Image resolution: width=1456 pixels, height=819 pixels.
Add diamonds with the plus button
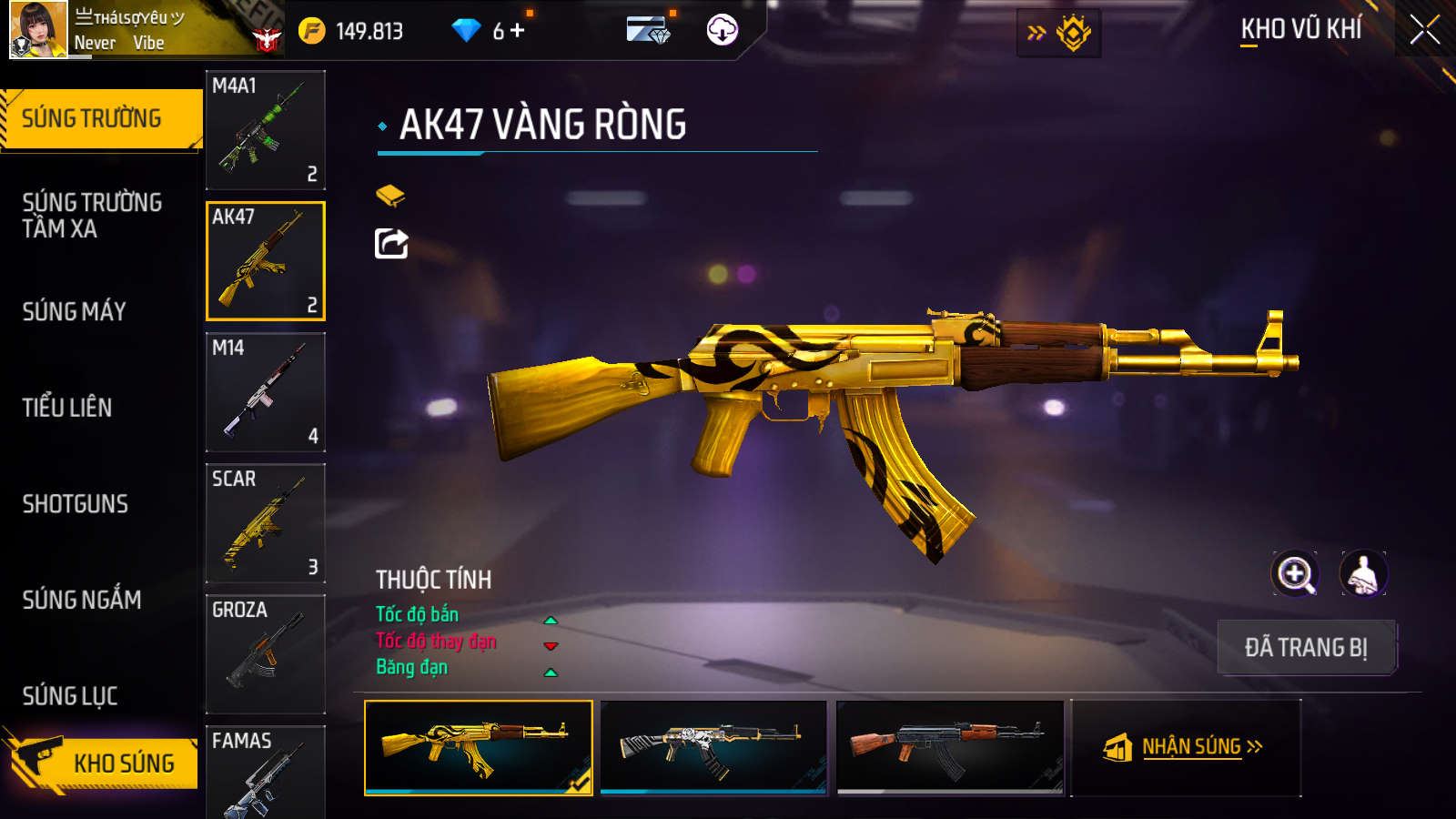pos(518,31)
